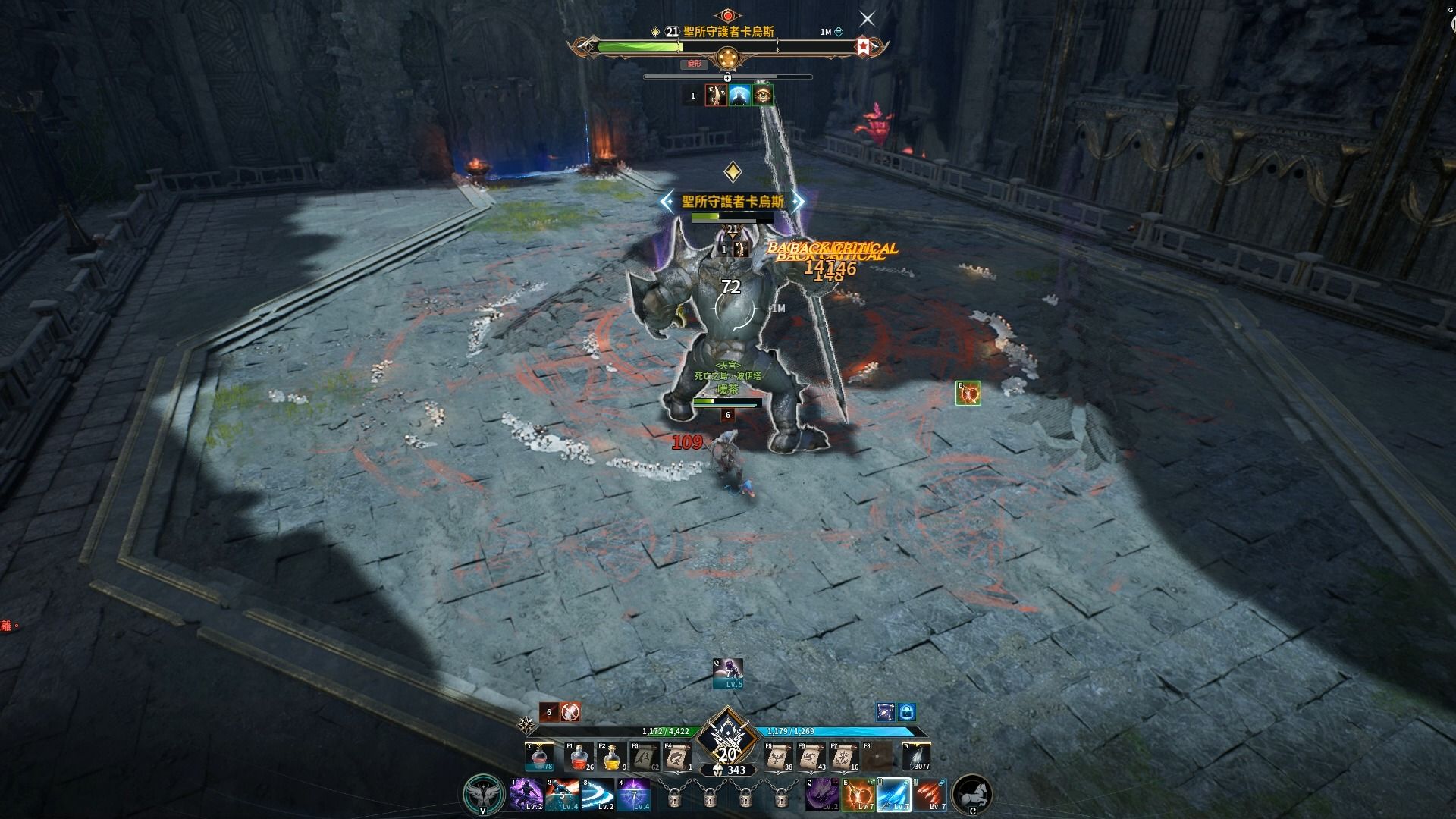Inspect the boss's golden eye buff icon
The image size is (1456, 819).
pos(763,96)
